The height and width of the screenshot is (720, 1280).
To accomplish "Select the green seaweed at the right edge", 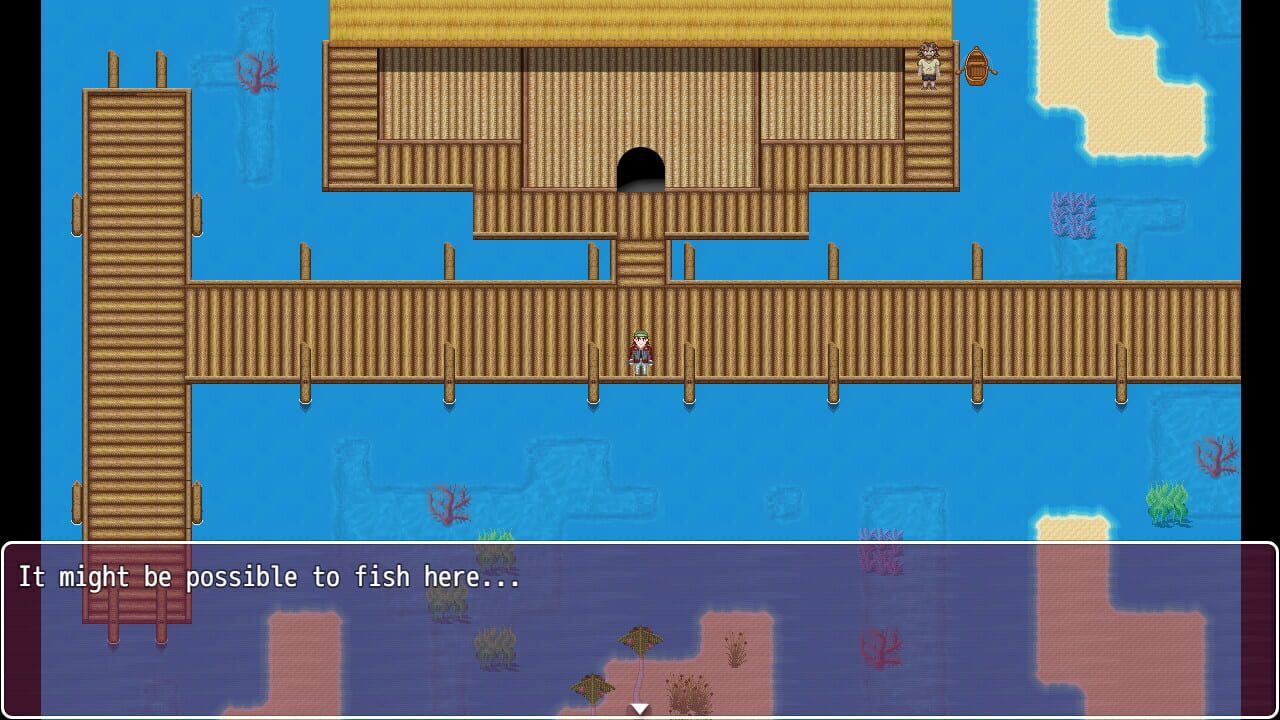I will point(1168,505).
